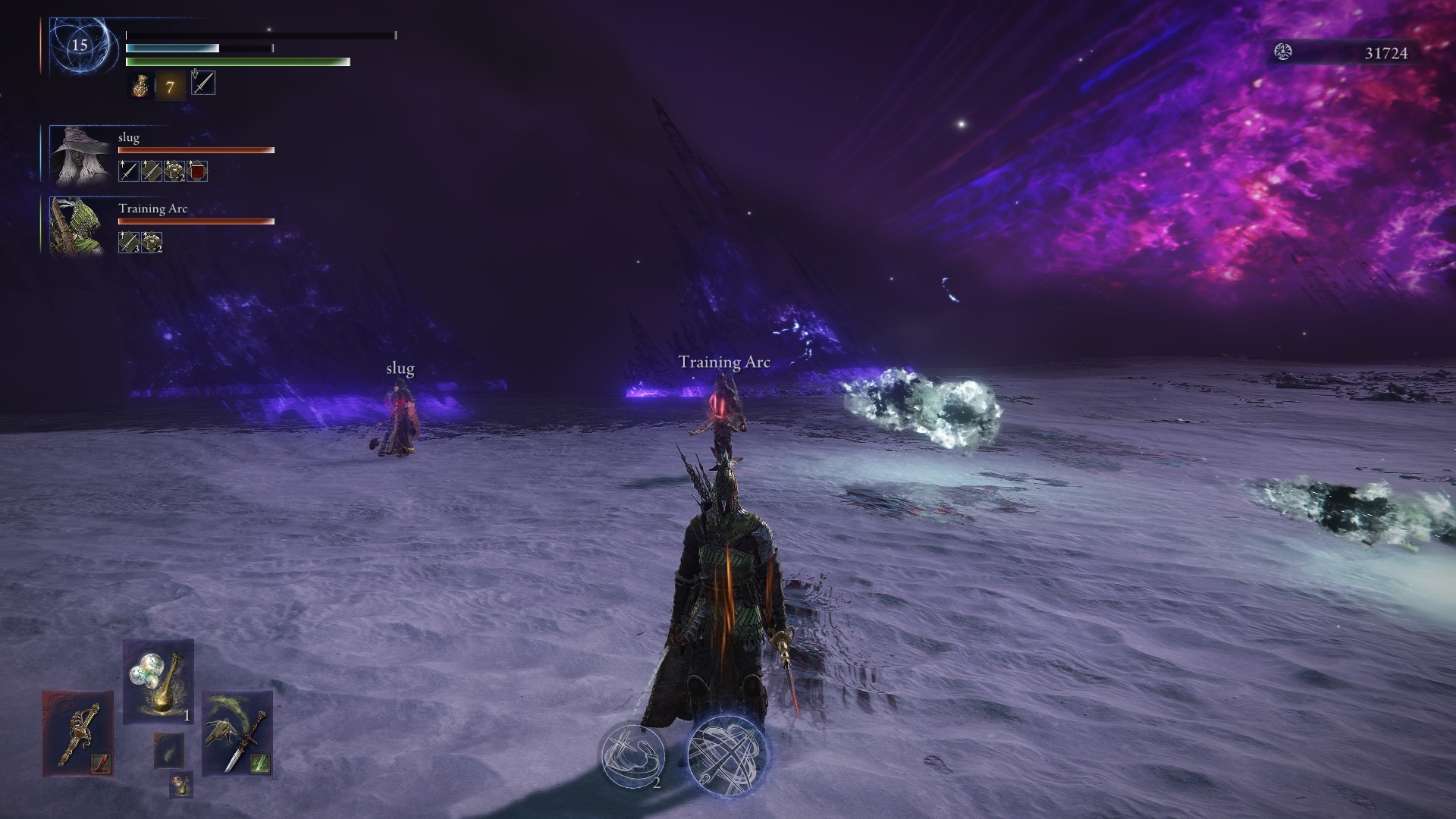Activate the character skill with 2 charges
The width and height of the screenshot is (1456, 819).
click(632, 755)
